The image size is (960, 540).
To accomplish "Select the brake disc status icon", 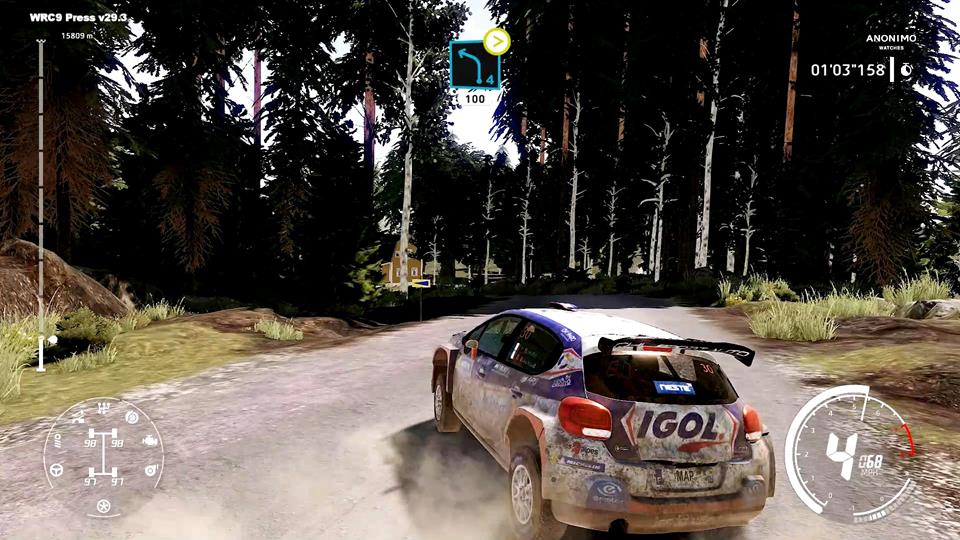I will coord(131,418).
